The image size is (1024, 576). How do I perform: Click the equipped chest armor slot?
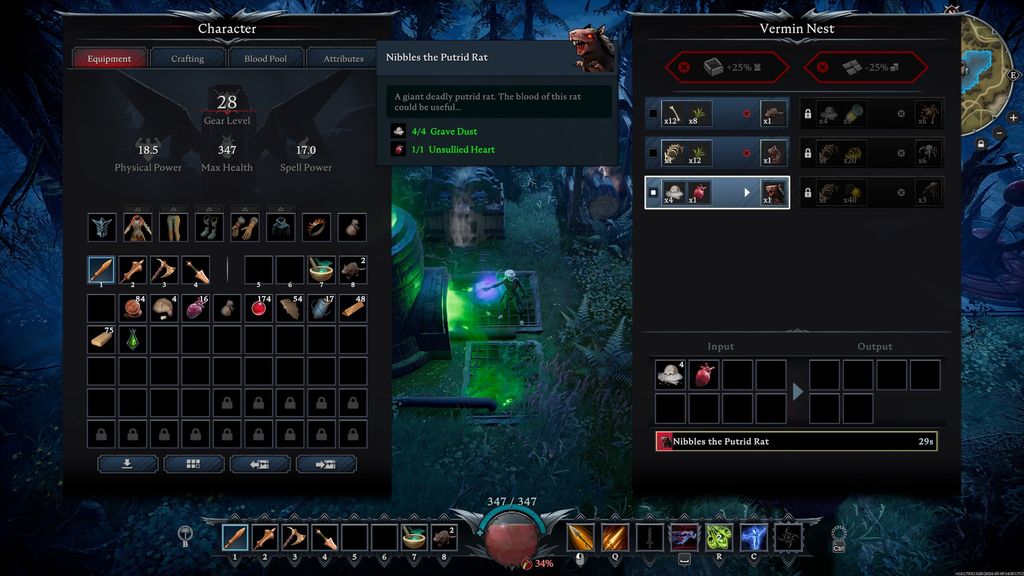click(x=137, y=227)
